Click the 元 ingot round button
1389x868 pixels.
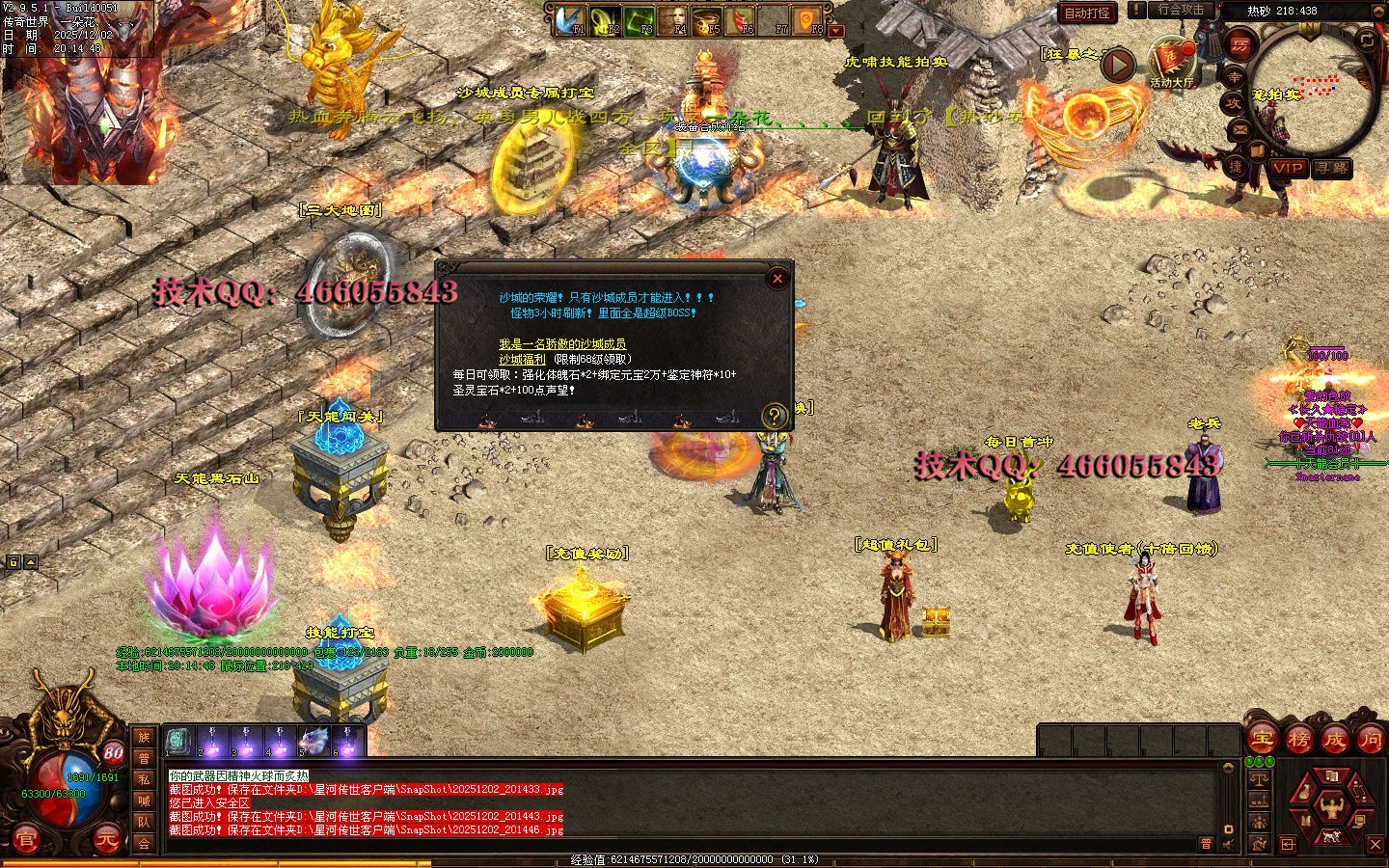[x=106, y=839]
